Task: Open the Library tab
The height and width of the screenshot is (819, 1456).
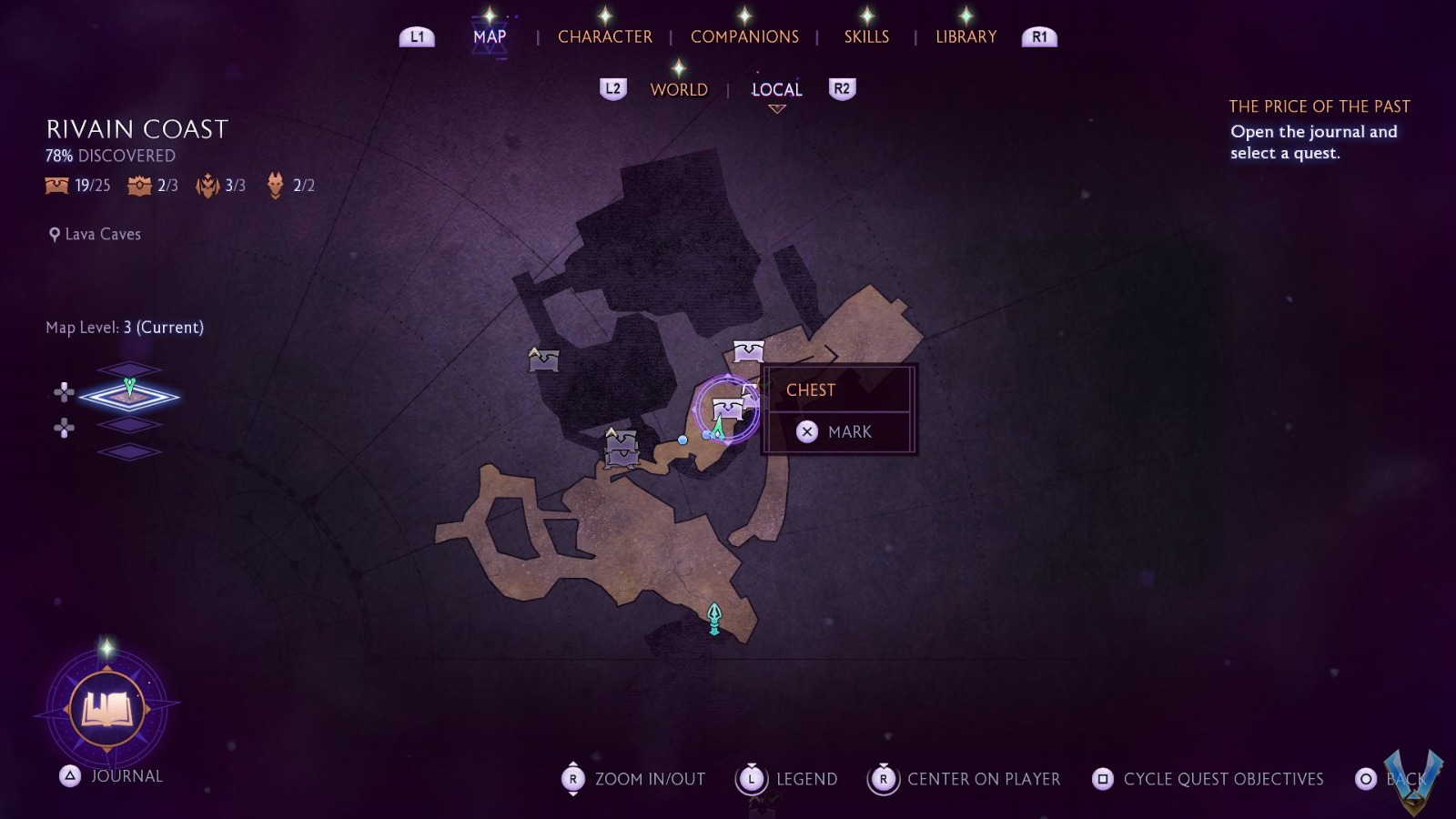Action: pyautogui.click(x=966, y=36)
